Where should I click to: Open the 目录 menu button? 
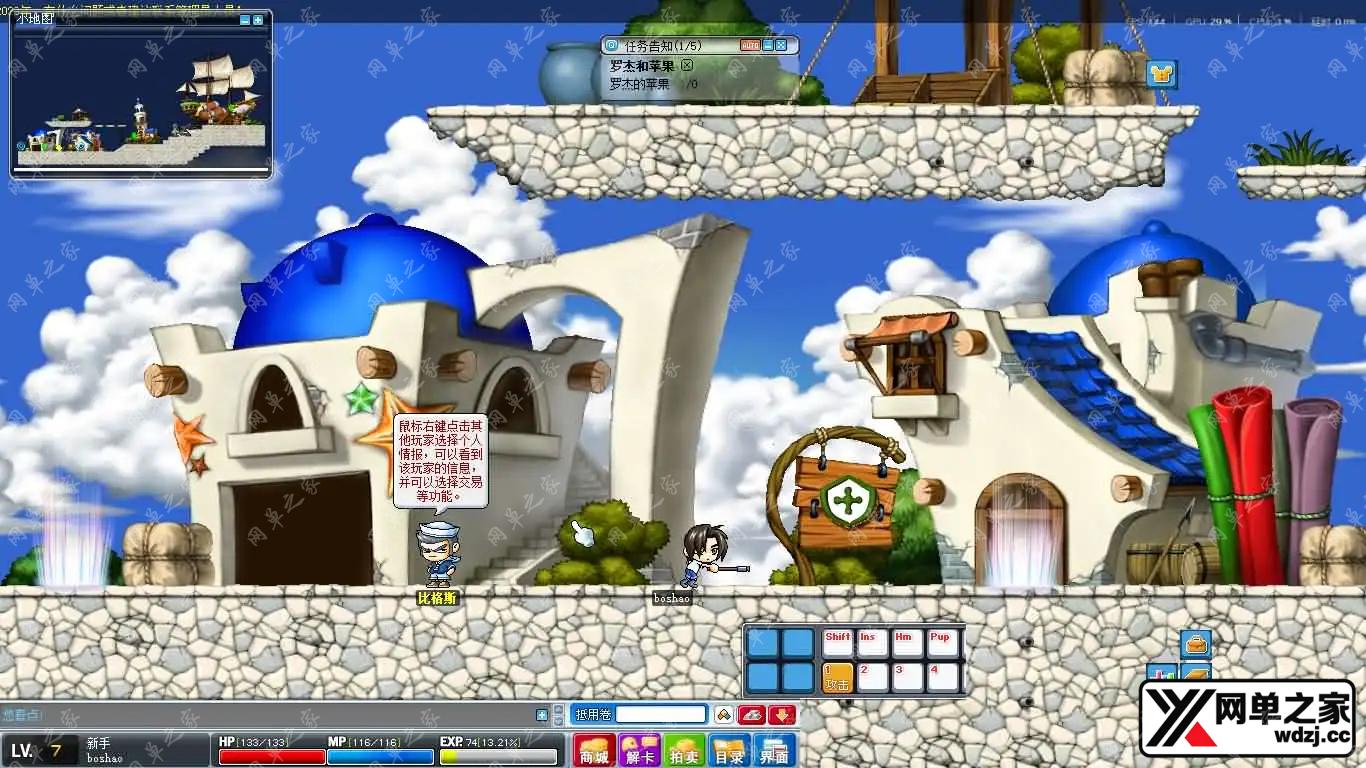click(730, 751)
